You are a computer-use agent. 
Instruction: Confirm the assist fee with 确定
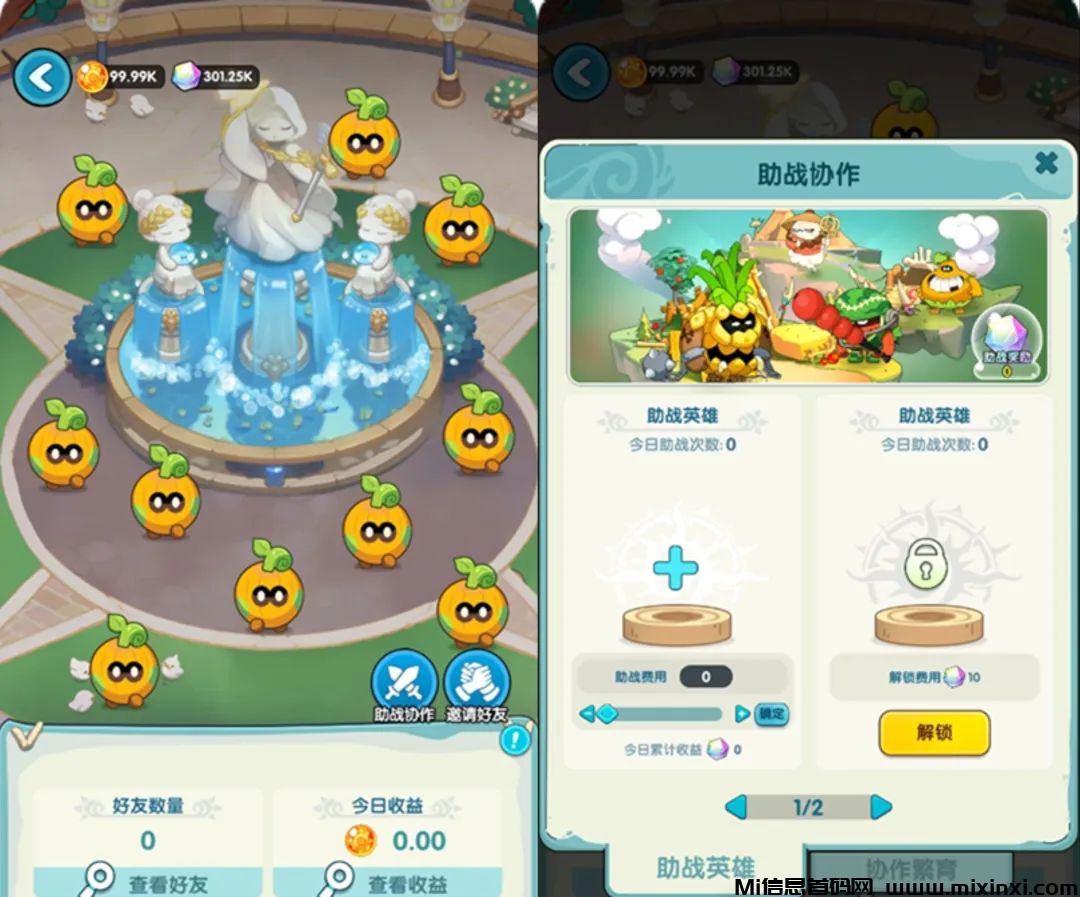[x=772, y=714]
